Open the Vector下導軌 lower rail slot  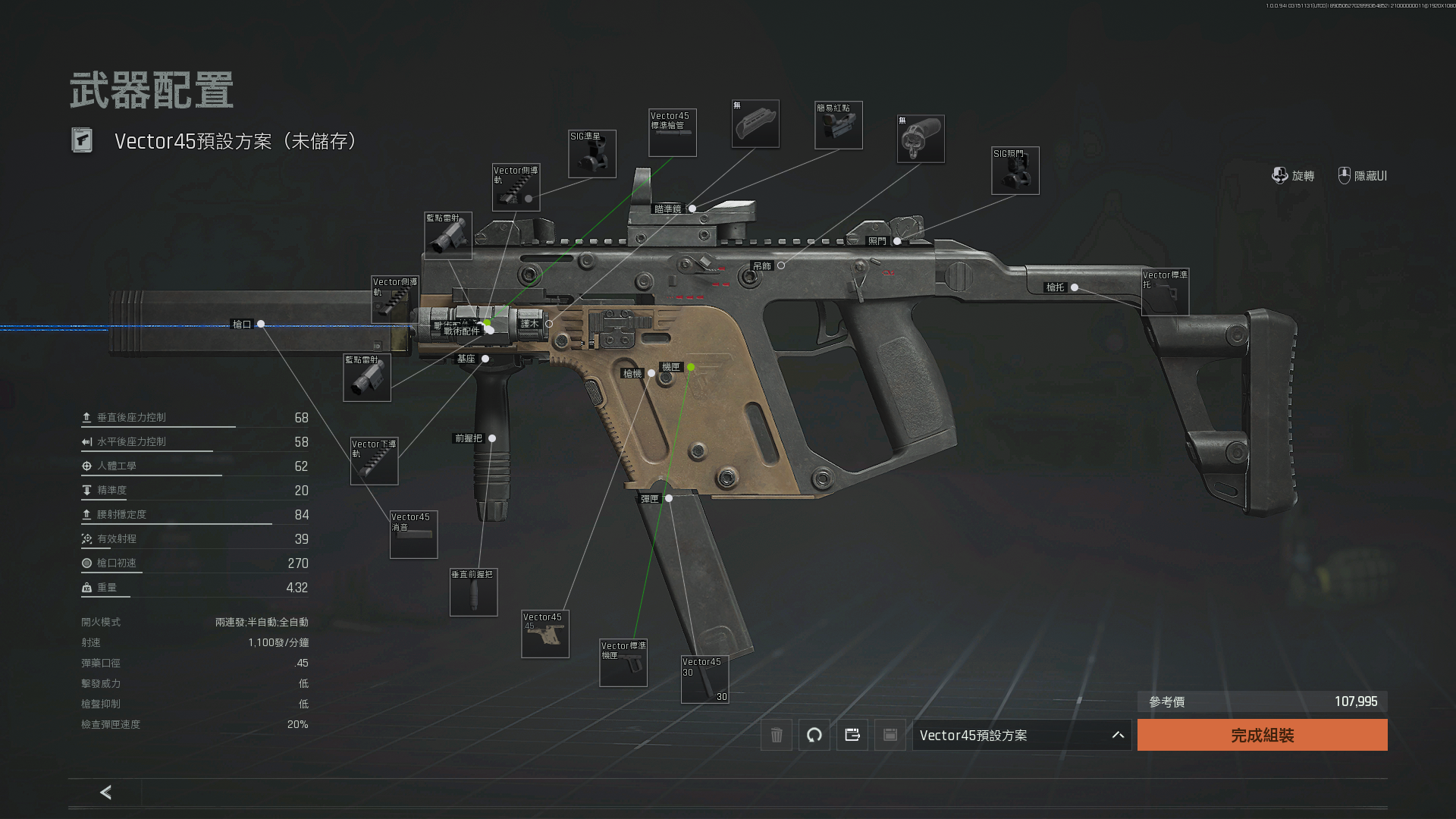(x=374, y=460)
